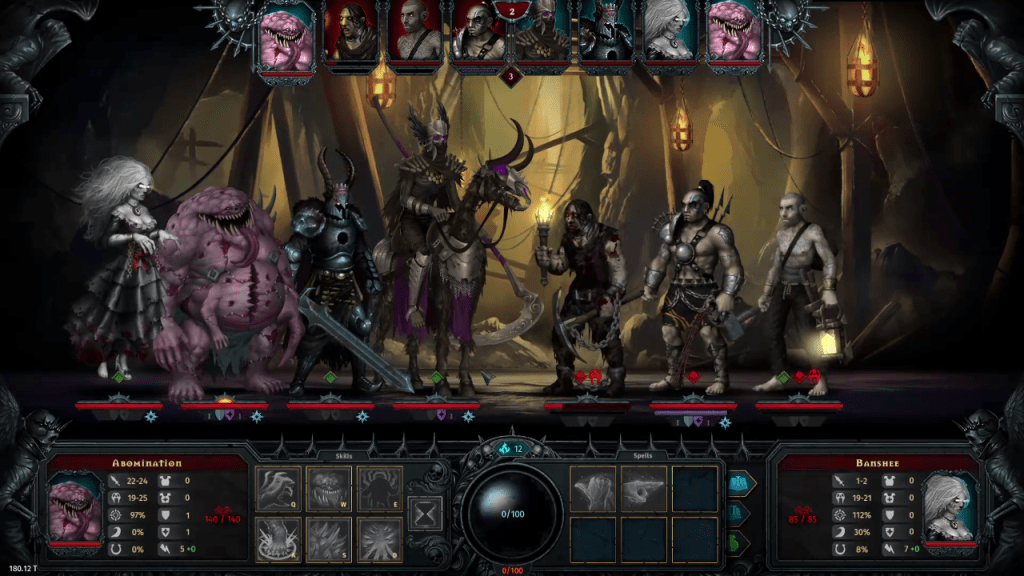
Task: Choose the hooded rider portrait in turn order
Action: [543, 33]
